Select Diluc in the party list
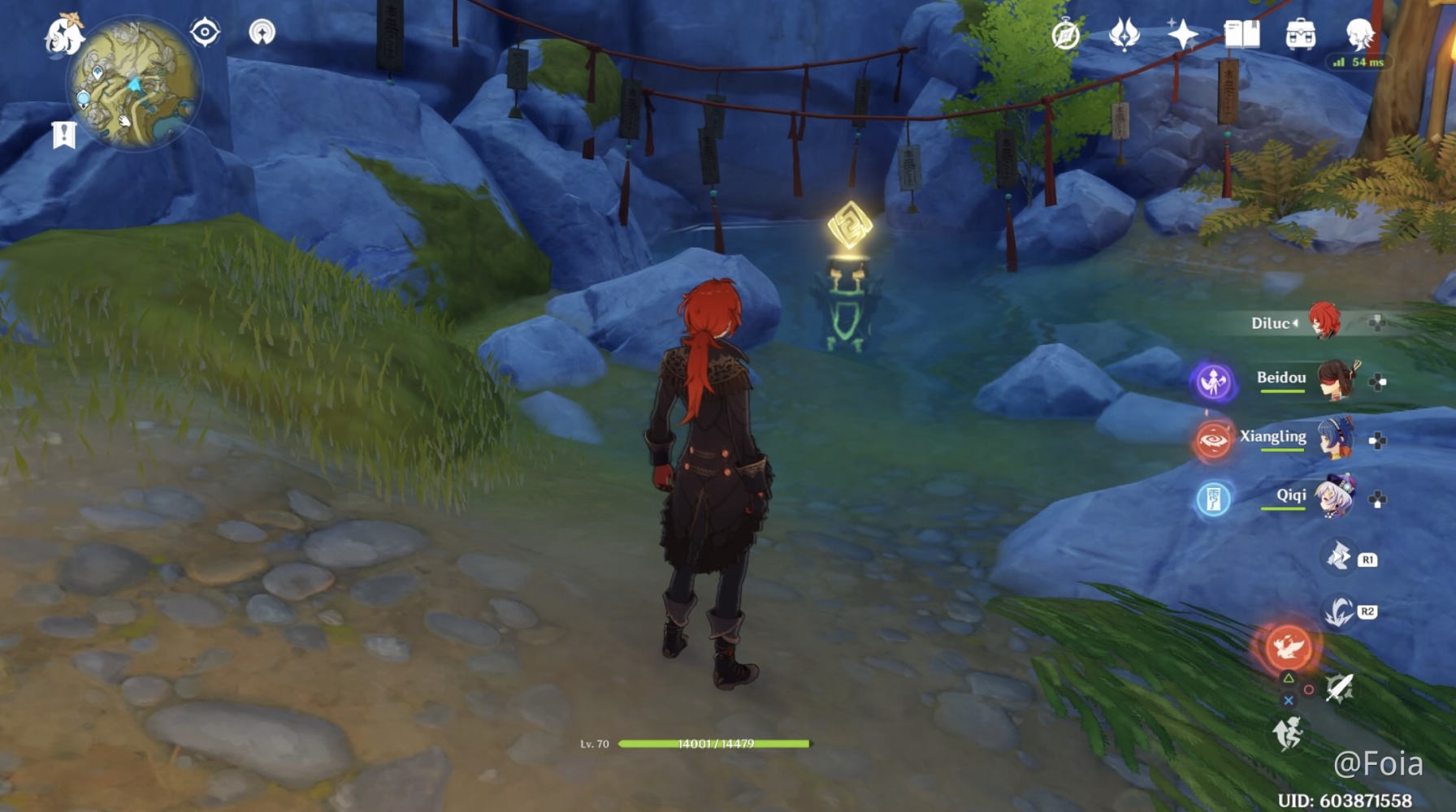Viewport: 1456px width, 812px height. (1324, 322)
